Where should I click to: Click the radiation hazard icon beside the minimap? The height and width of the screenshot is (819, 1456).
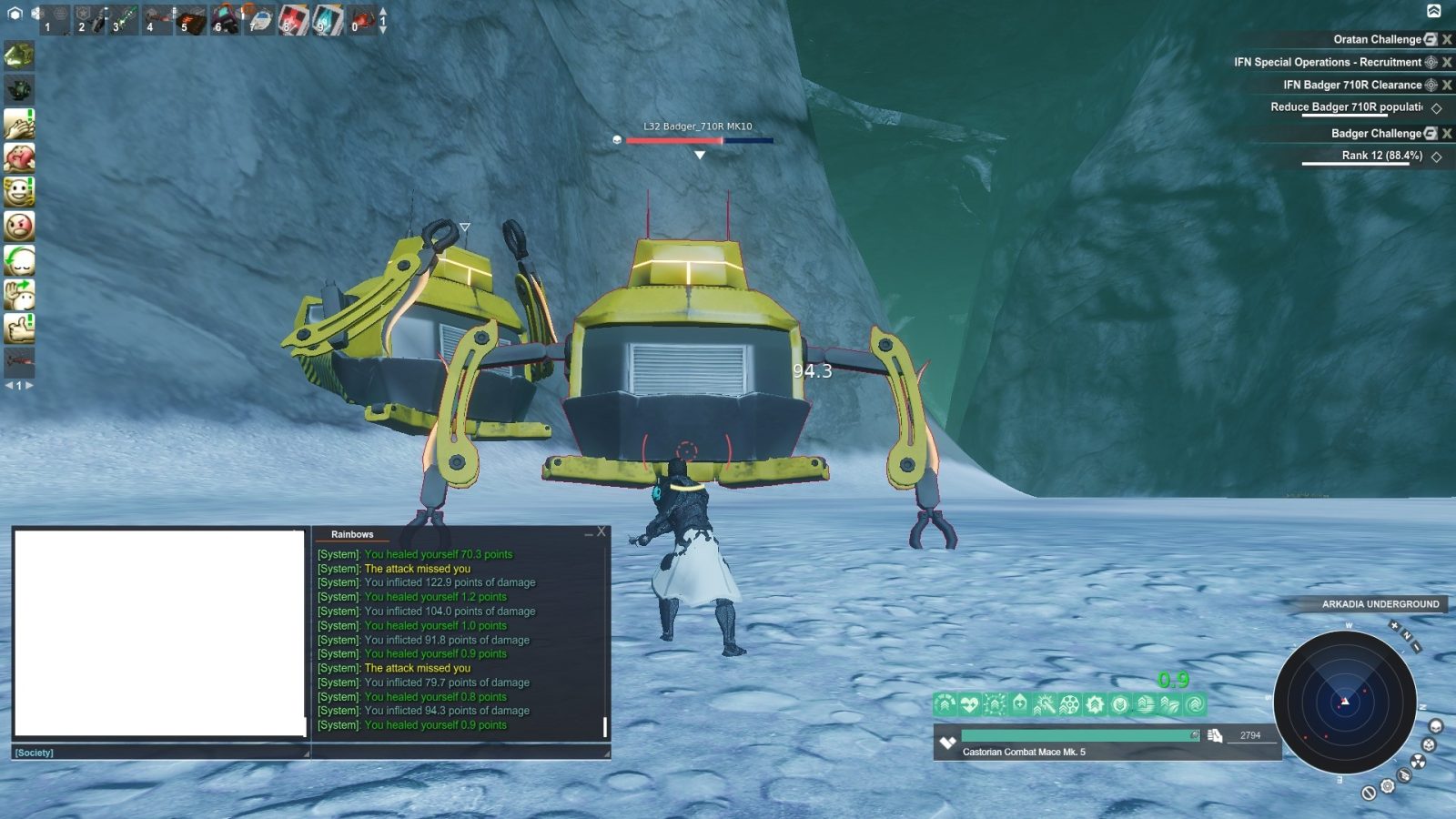[x=1418, y=762]
